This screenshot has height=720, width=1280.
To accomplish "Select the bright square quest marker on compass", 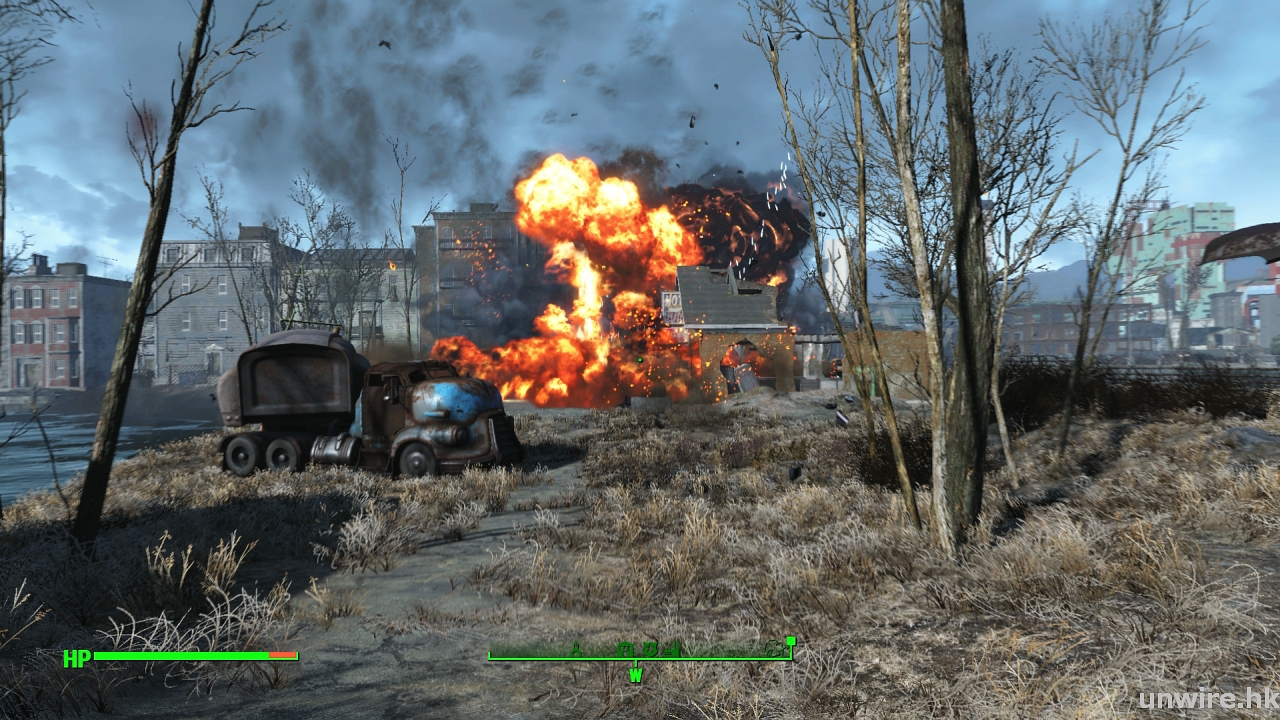I will 791,641.
